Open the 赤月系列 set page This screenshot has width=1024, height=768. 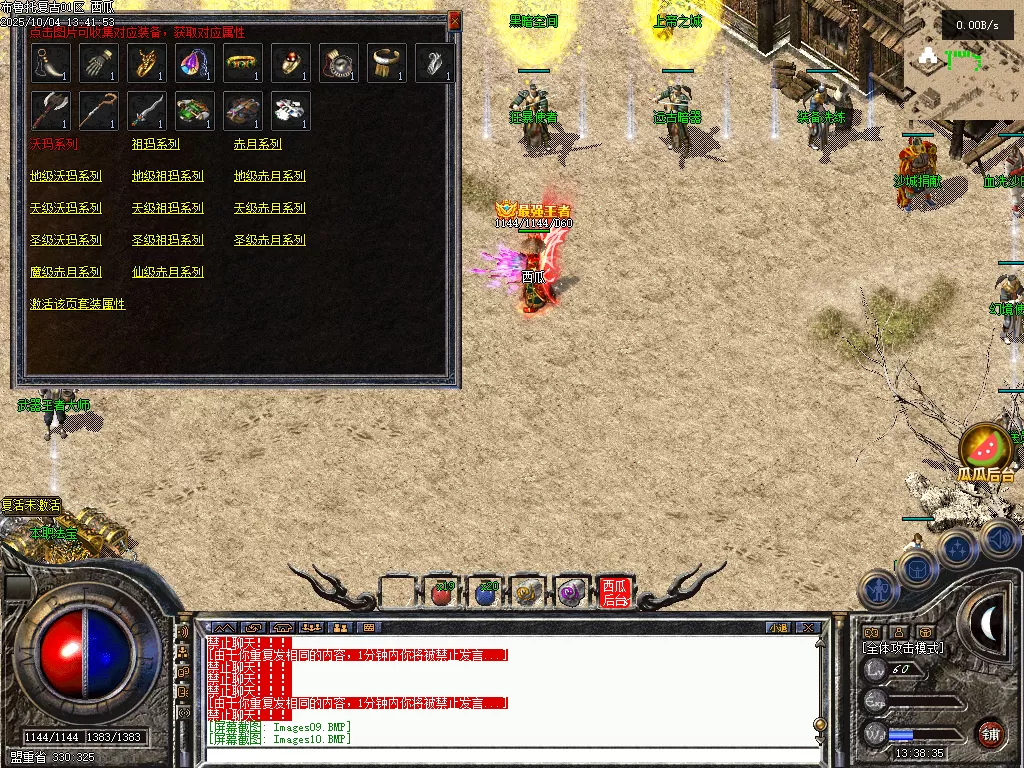point(257,144)
